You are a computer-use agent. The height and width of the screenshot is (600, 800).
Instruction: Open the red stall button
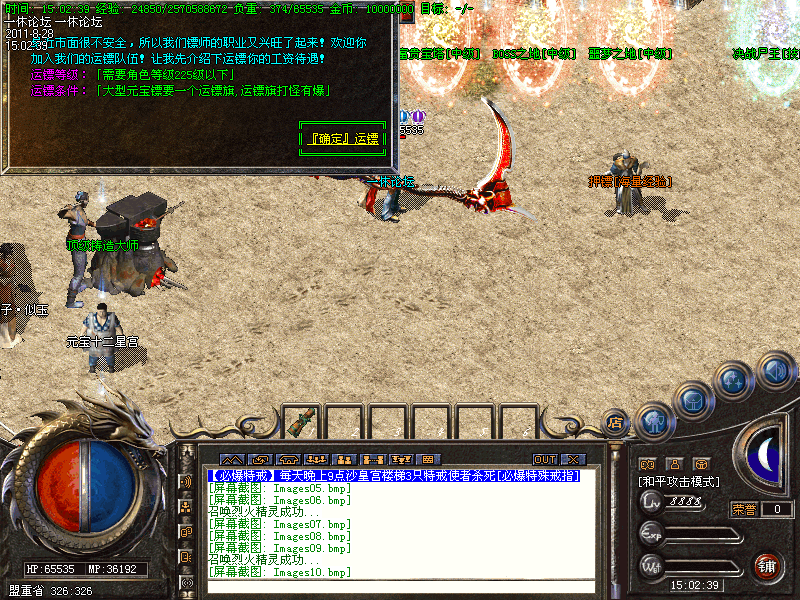[768, 565]
